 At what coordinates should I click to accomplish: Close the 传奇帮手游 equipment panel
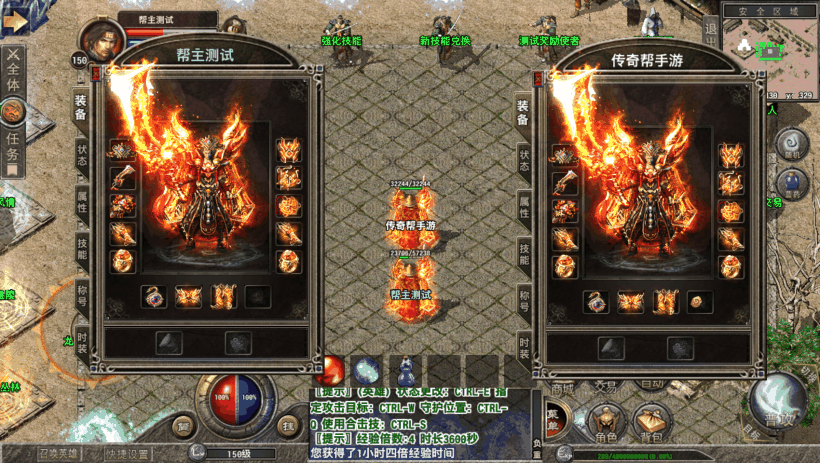pos(540,76)
